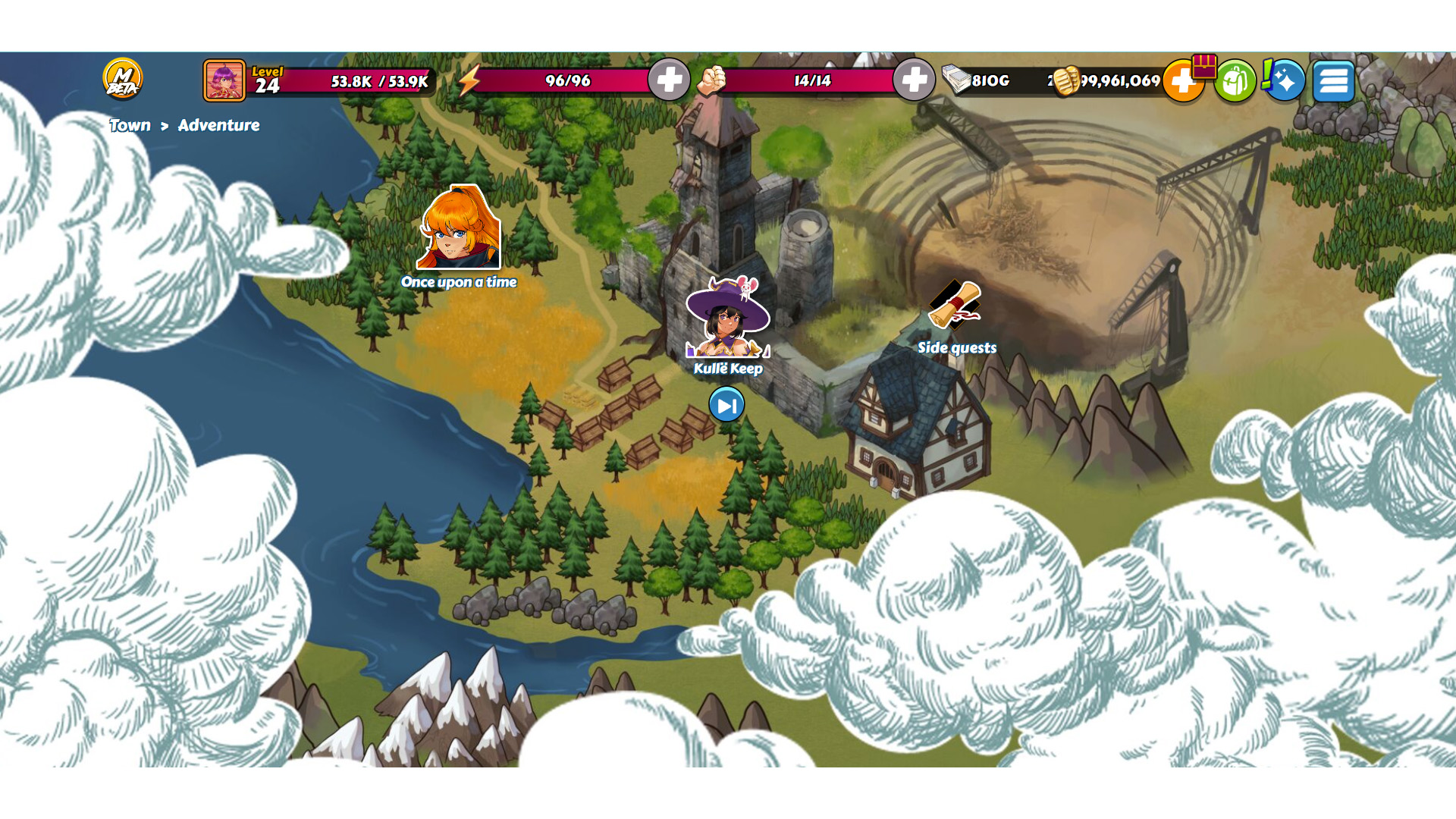Open the blue sparkle notifications icon
The width and height of the screenshot is (1456, 819).
click(x=1285, y=80)
